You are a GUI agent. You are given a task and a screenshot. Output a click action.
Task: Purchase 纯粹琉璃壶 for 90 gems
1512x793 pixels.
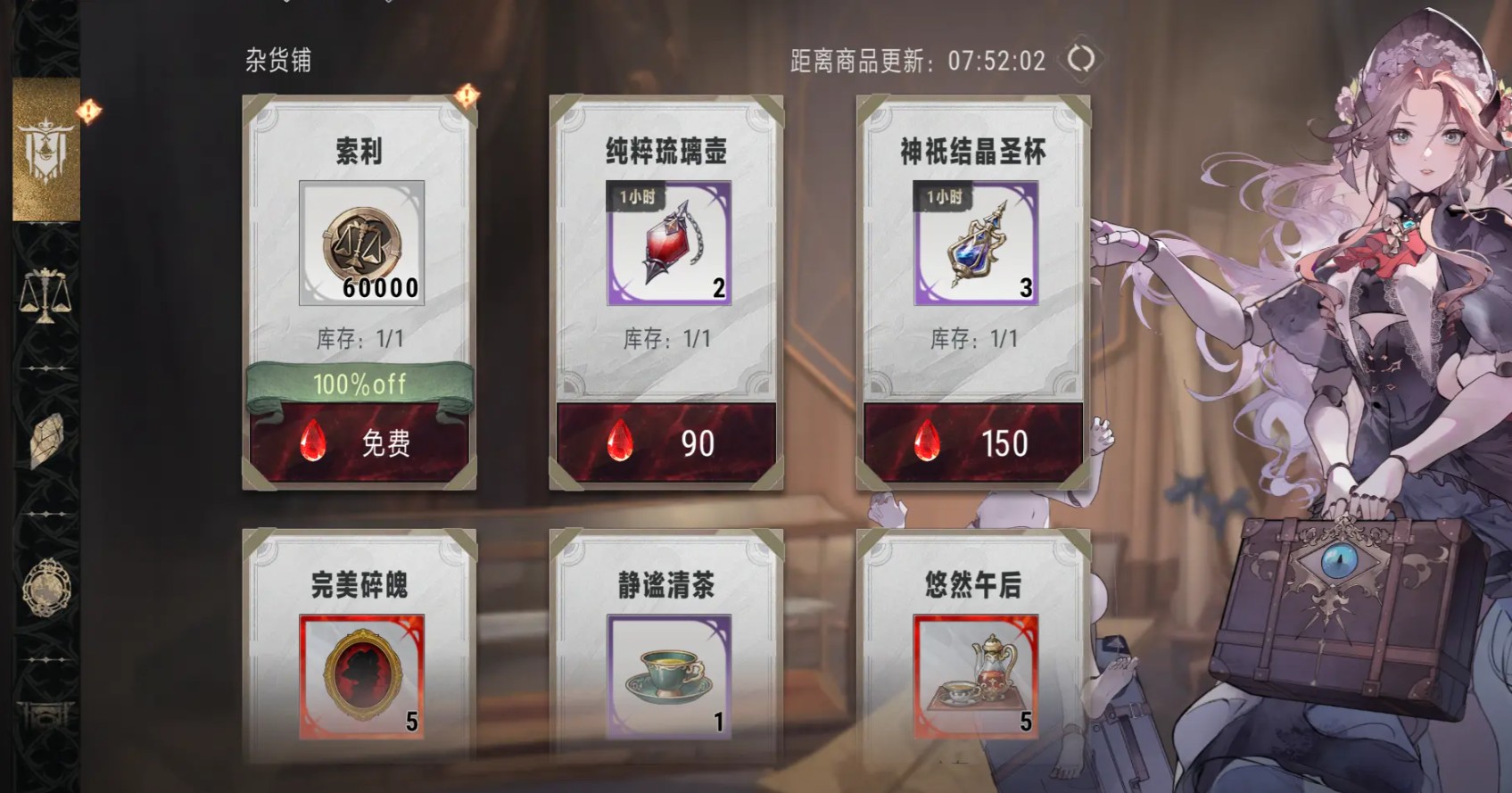pyautogui.click(x=667, y=441)
